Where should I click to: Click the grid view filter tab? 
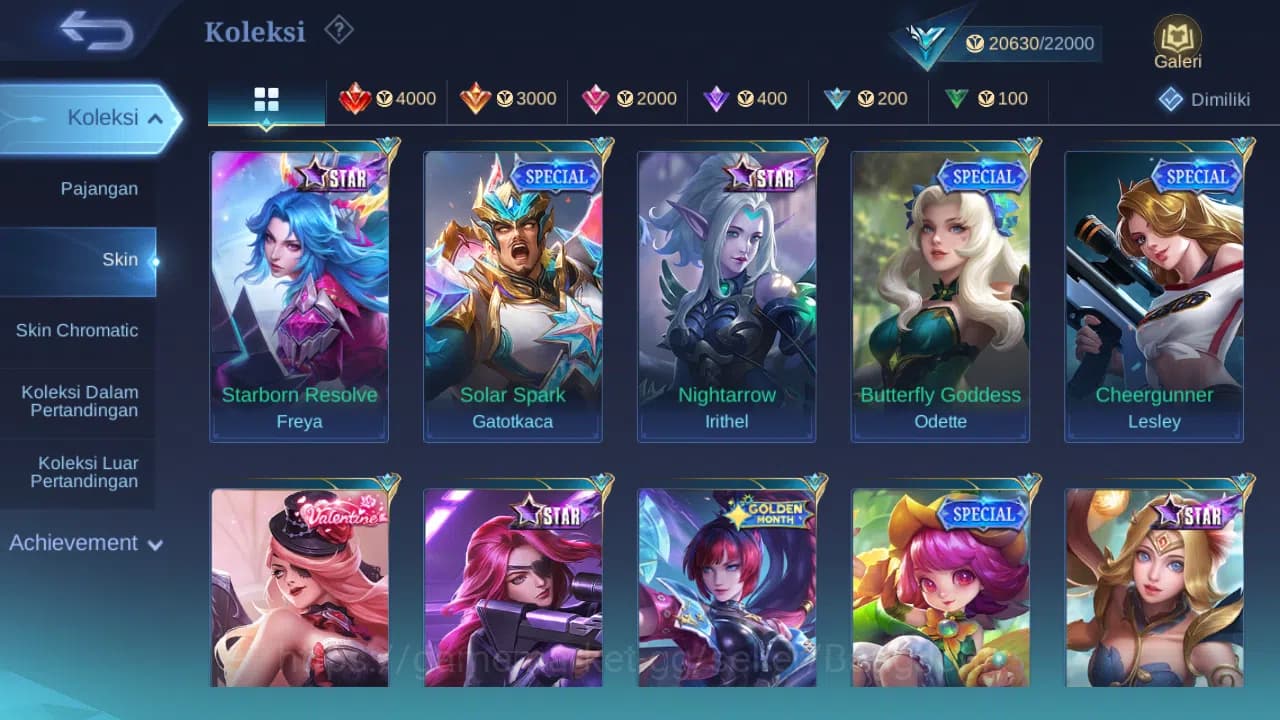266,99
